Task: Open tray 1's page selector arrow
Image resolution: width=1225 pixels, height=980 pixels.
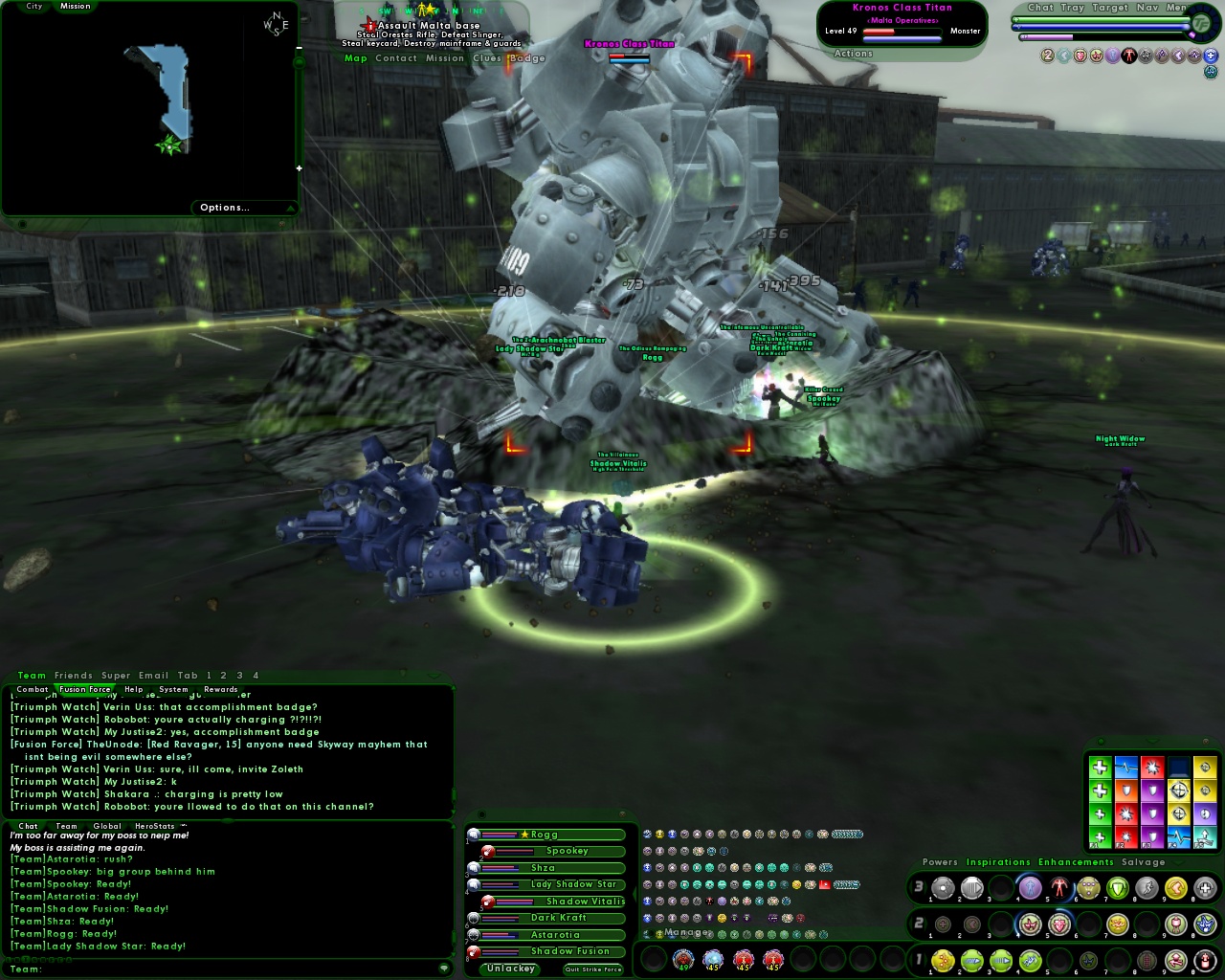Action: coord(925,959)
